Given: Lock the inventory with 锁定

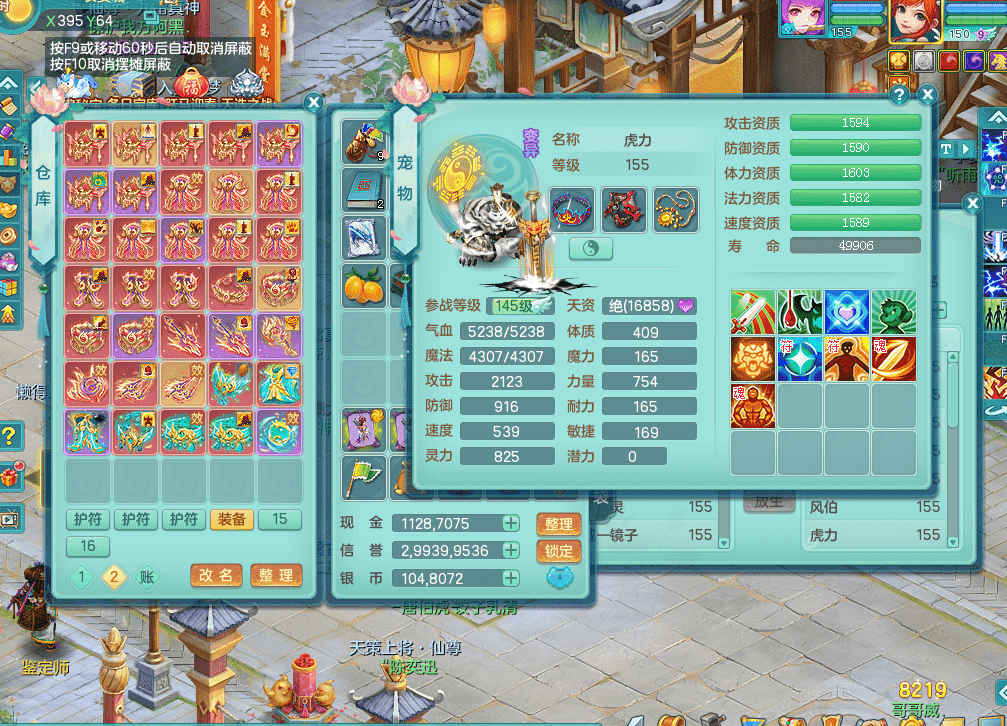Looking at the screenshot, I should [559, 551].
